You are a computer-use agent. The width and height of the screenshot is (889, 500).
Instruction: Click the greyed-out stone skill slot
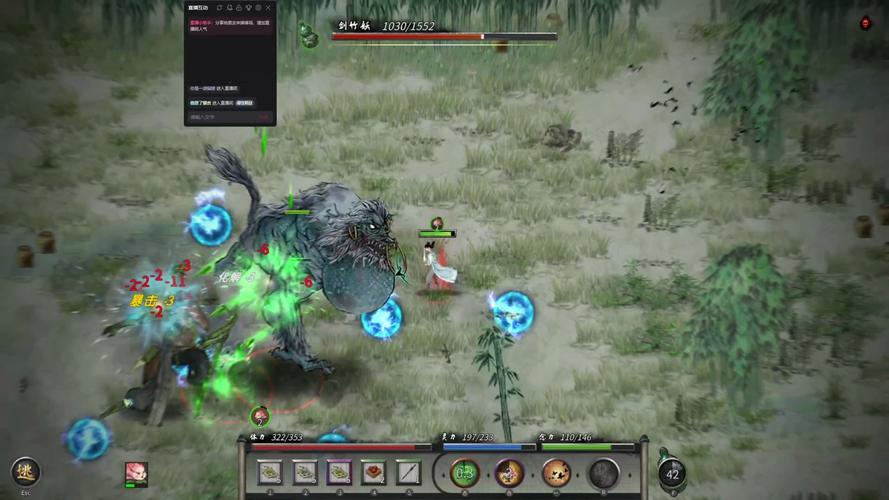coord(603,473)
